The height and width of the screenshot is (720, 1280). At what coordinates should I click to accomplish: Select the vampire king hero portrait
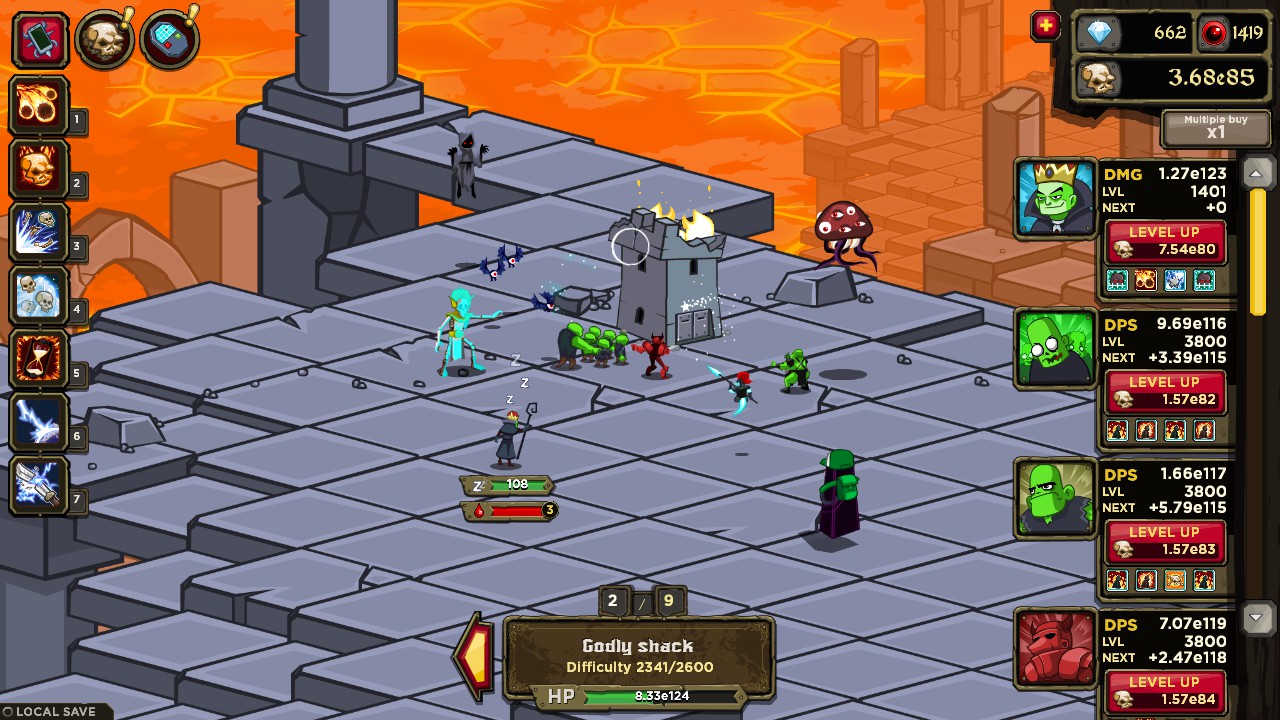click(x=1054, y=197)
